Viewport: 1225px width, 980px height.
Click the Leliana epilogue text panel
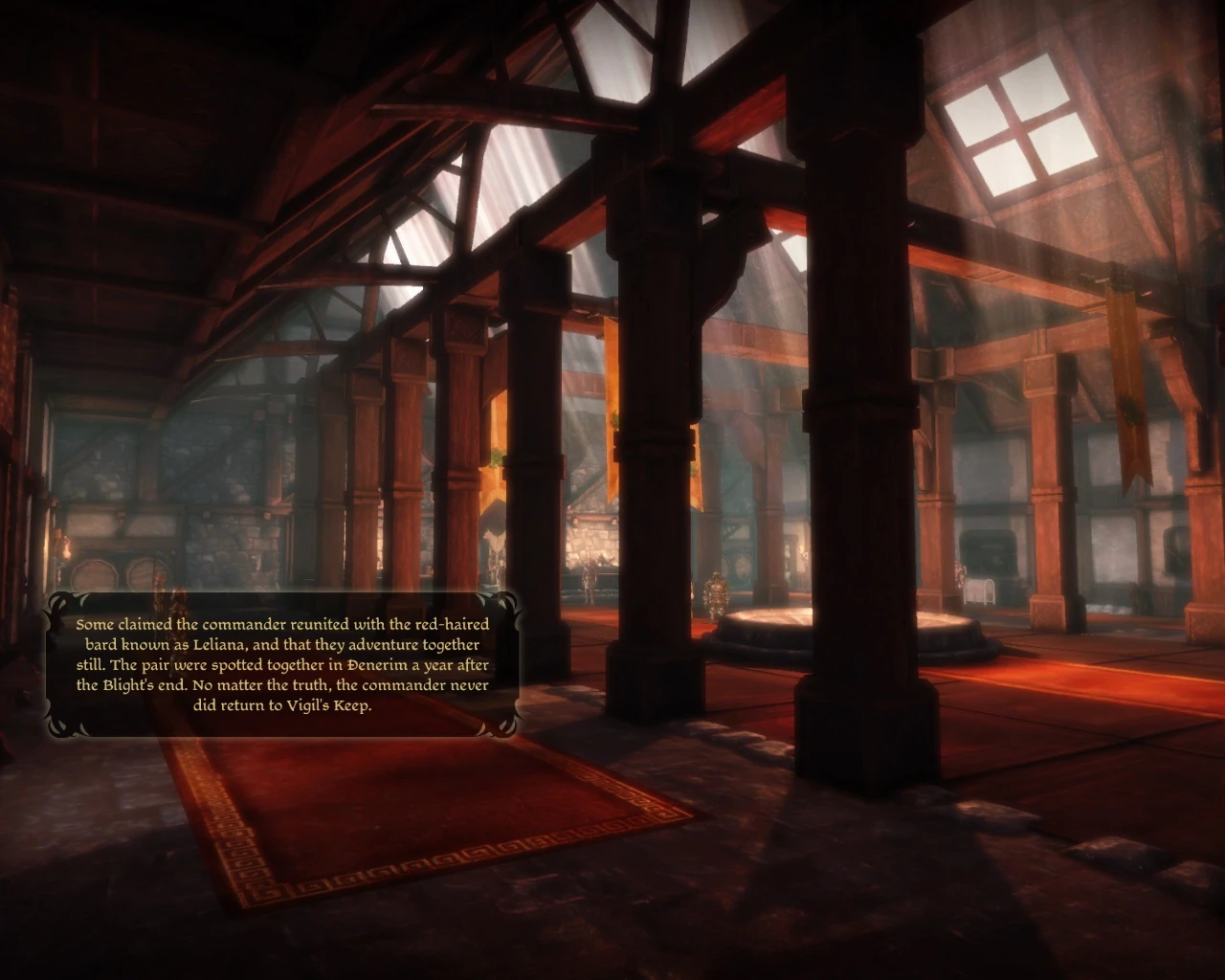click(282, 664)
